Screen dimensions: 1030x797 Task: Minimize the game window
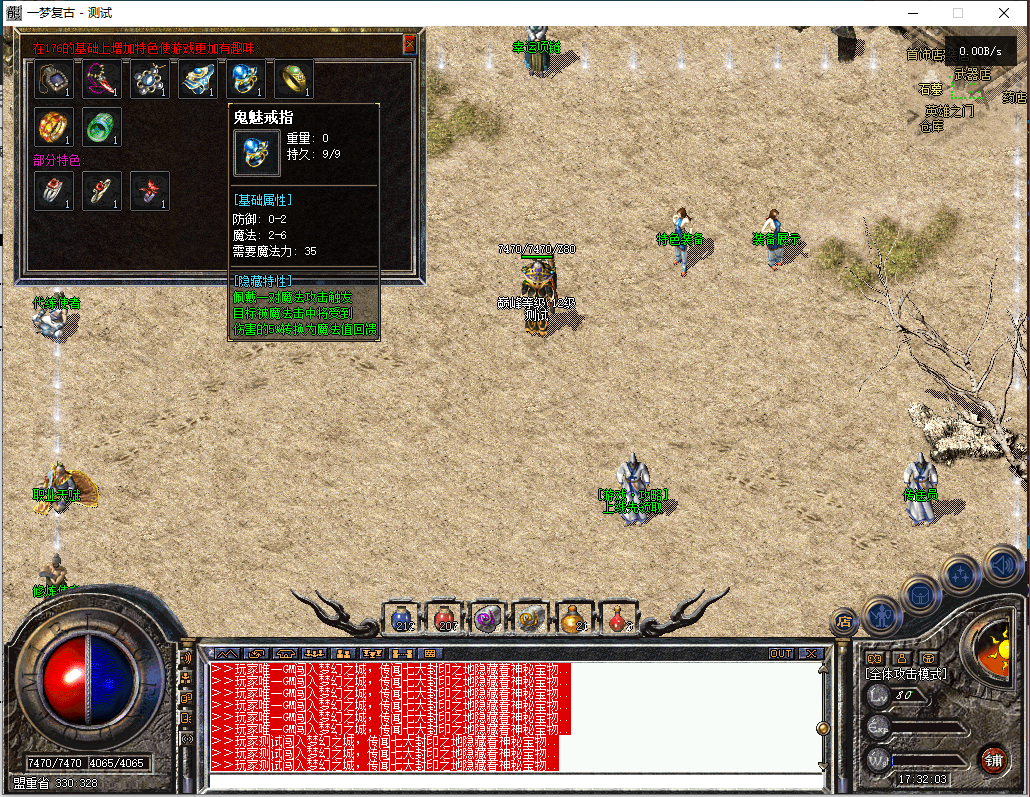[912, 13]
